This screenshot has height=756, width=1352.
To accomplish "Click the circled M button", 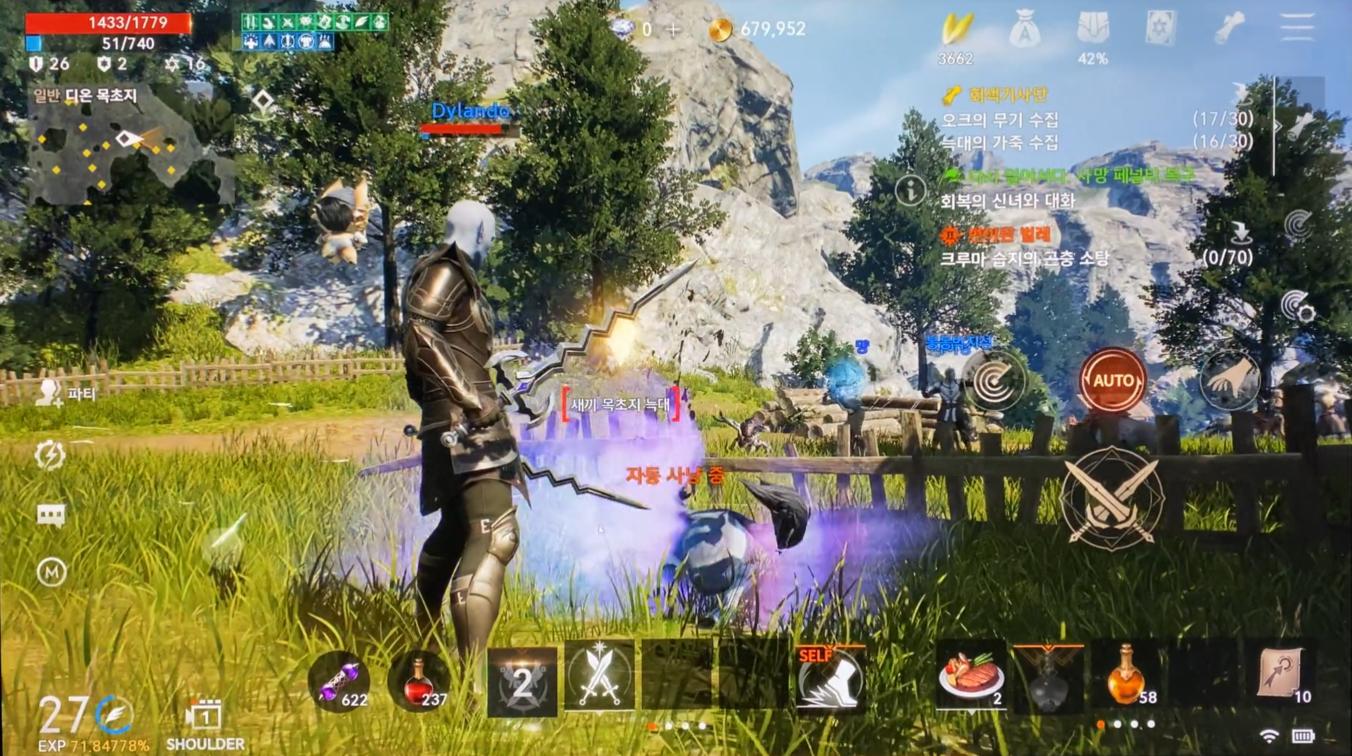I will tap(51, 572).
